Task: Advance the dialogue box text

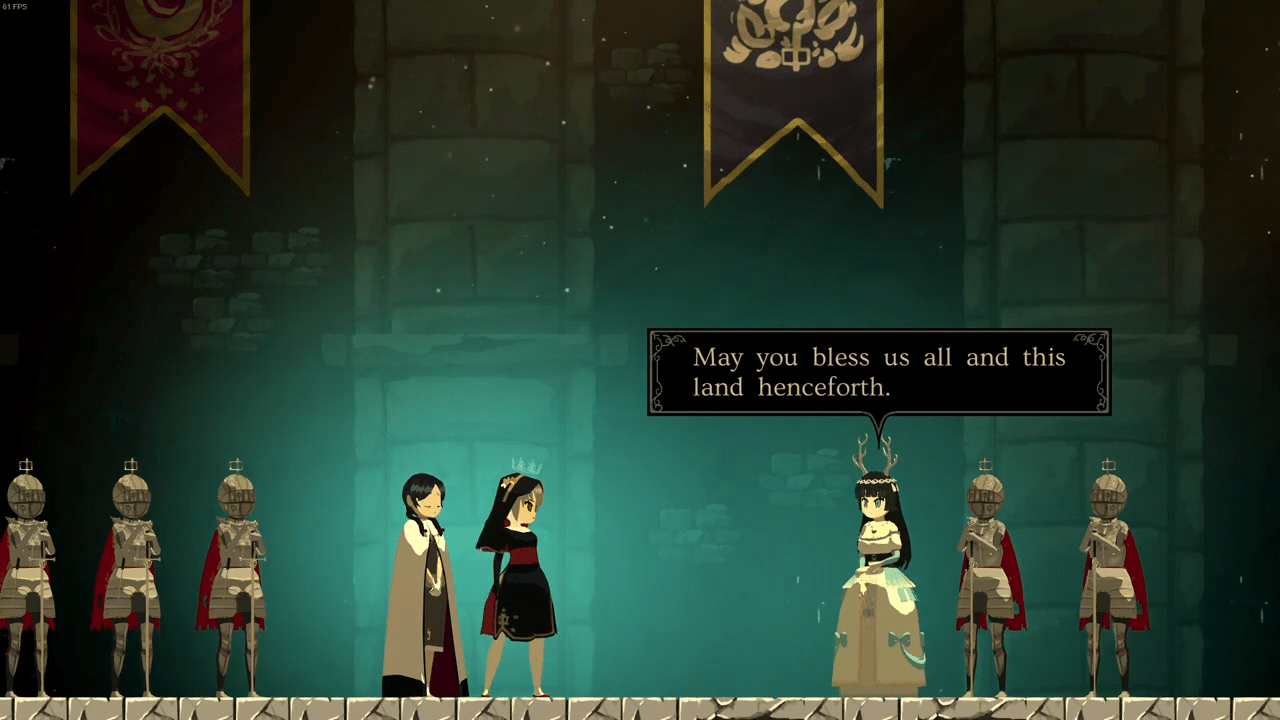Action: point(878,372)
